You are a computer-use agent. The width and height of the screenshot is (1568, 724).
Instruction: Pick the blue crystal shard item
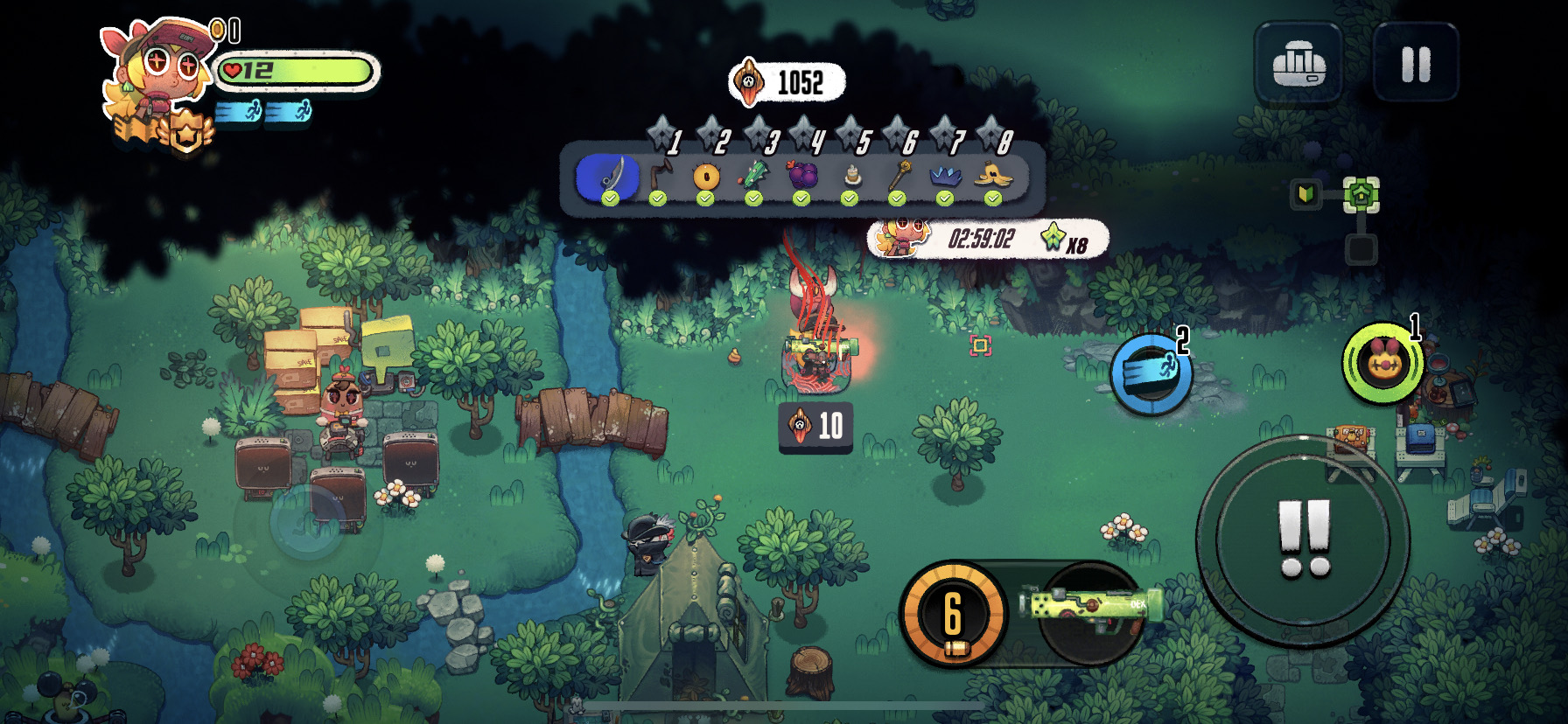945,177
